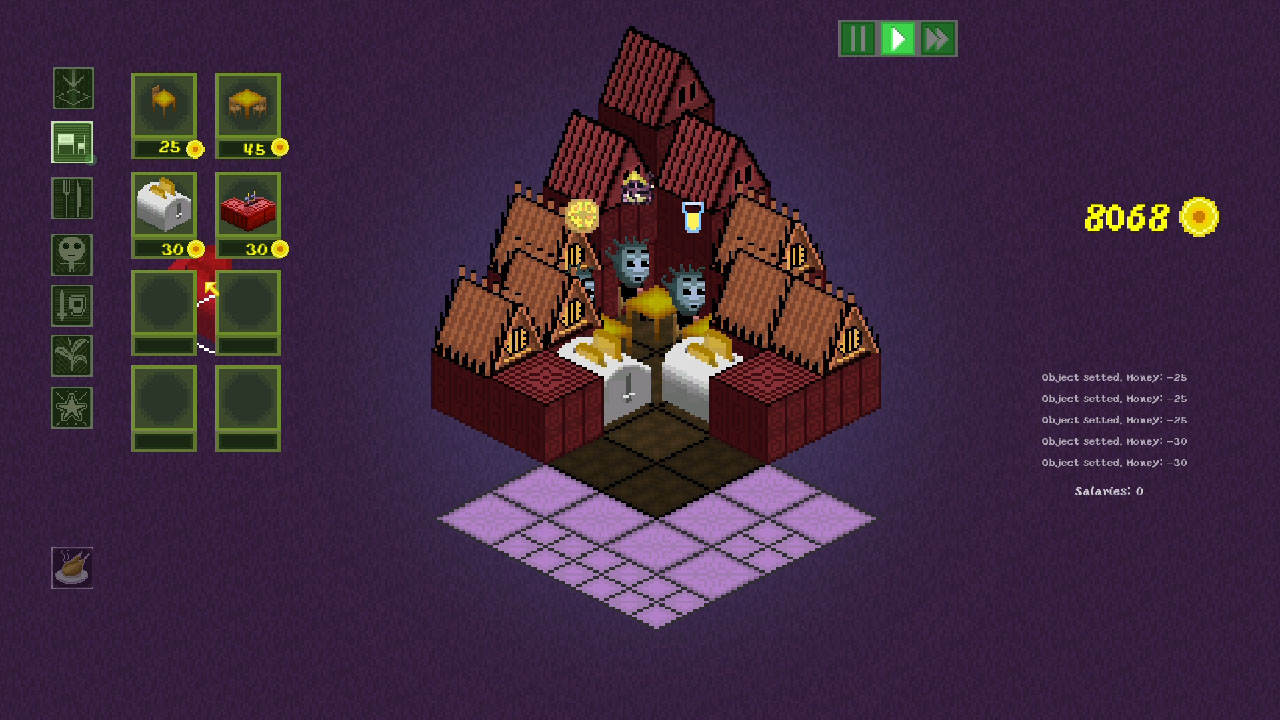Select the placement arrow tool at sidebar top
This screenshot has height=720, width=1280.
tap(72, 89)
